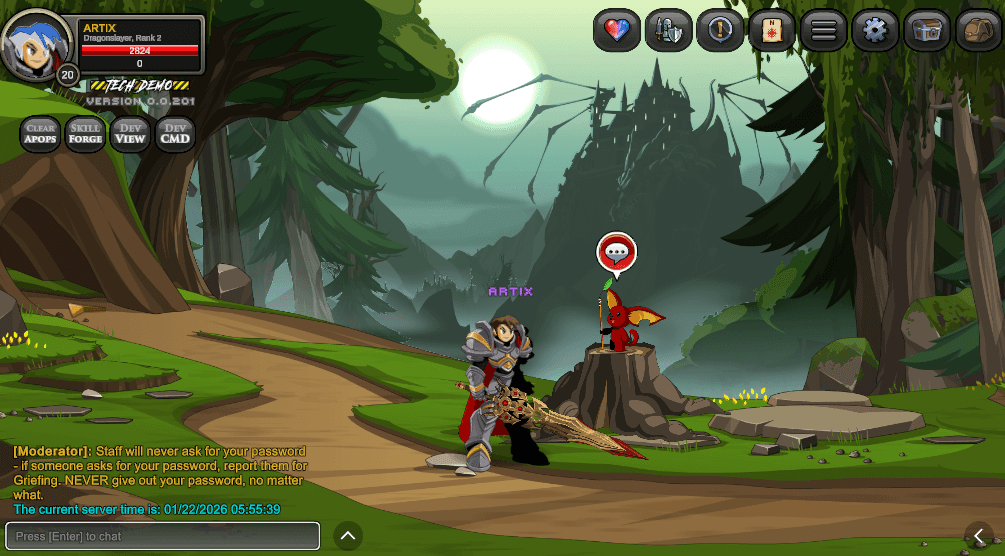Viewport: 1005px width, 556px height.
Task: Toggle the Dev View button
Action: pos(130,134)
